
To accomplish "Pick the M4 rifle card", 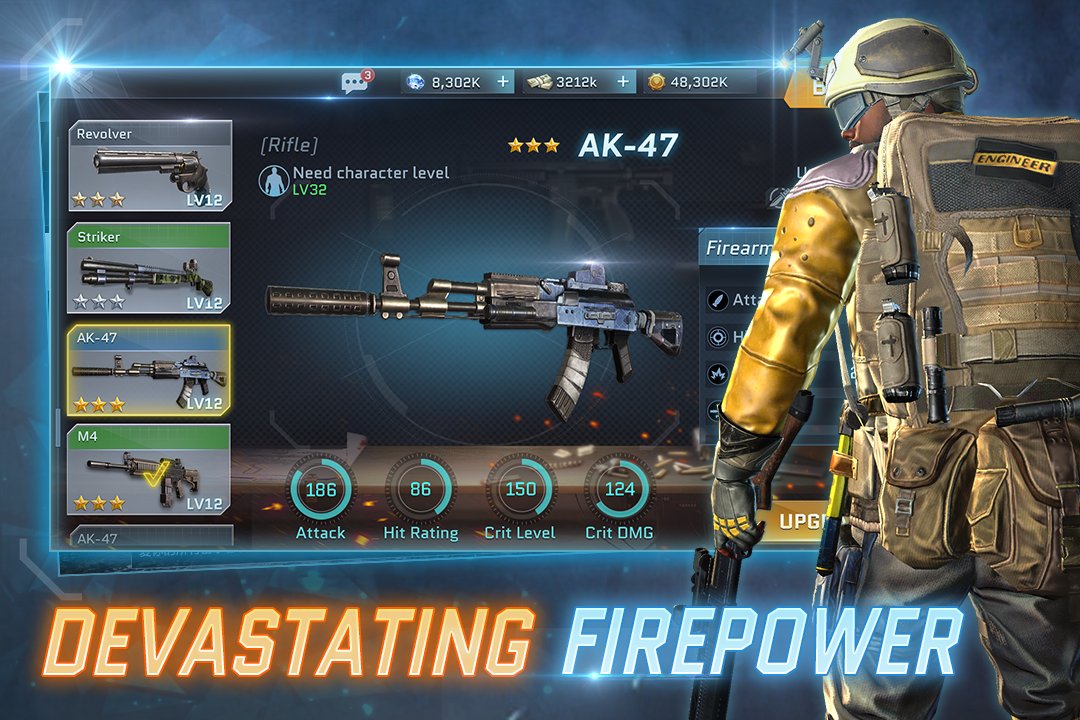I will [150, 470].
